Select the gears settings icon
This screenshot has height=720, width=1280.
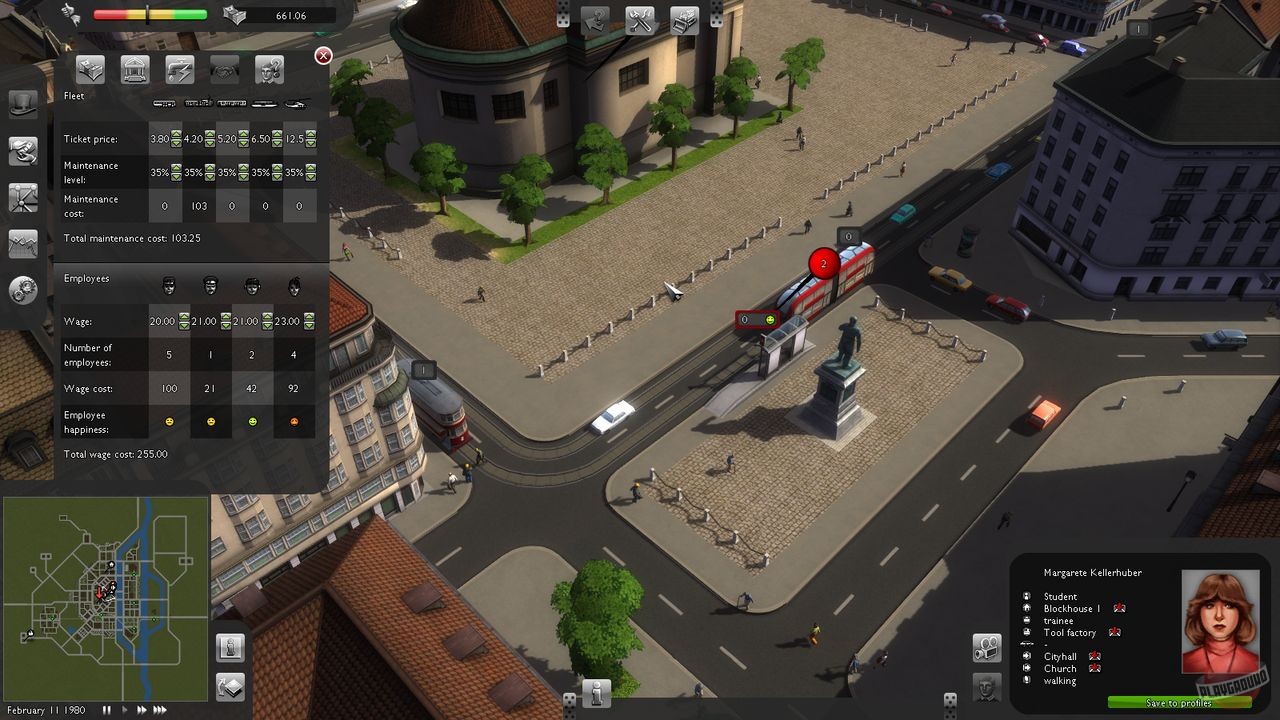click(23, 290)
